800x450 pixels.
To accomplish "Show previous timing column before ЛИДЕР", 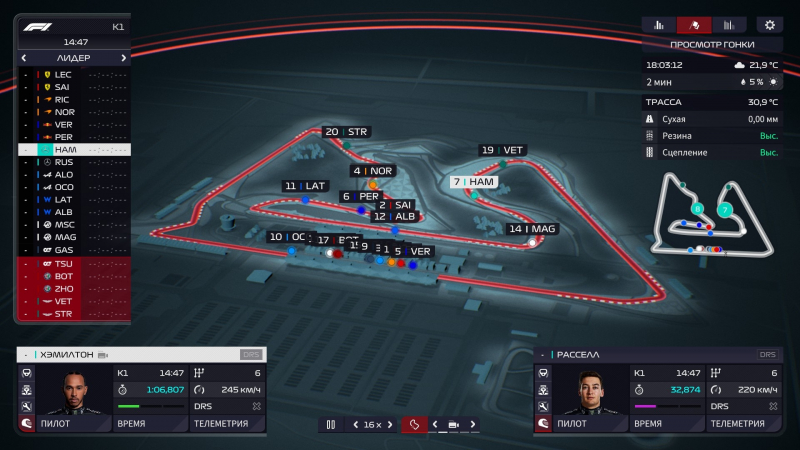I will tap(24, 58).
